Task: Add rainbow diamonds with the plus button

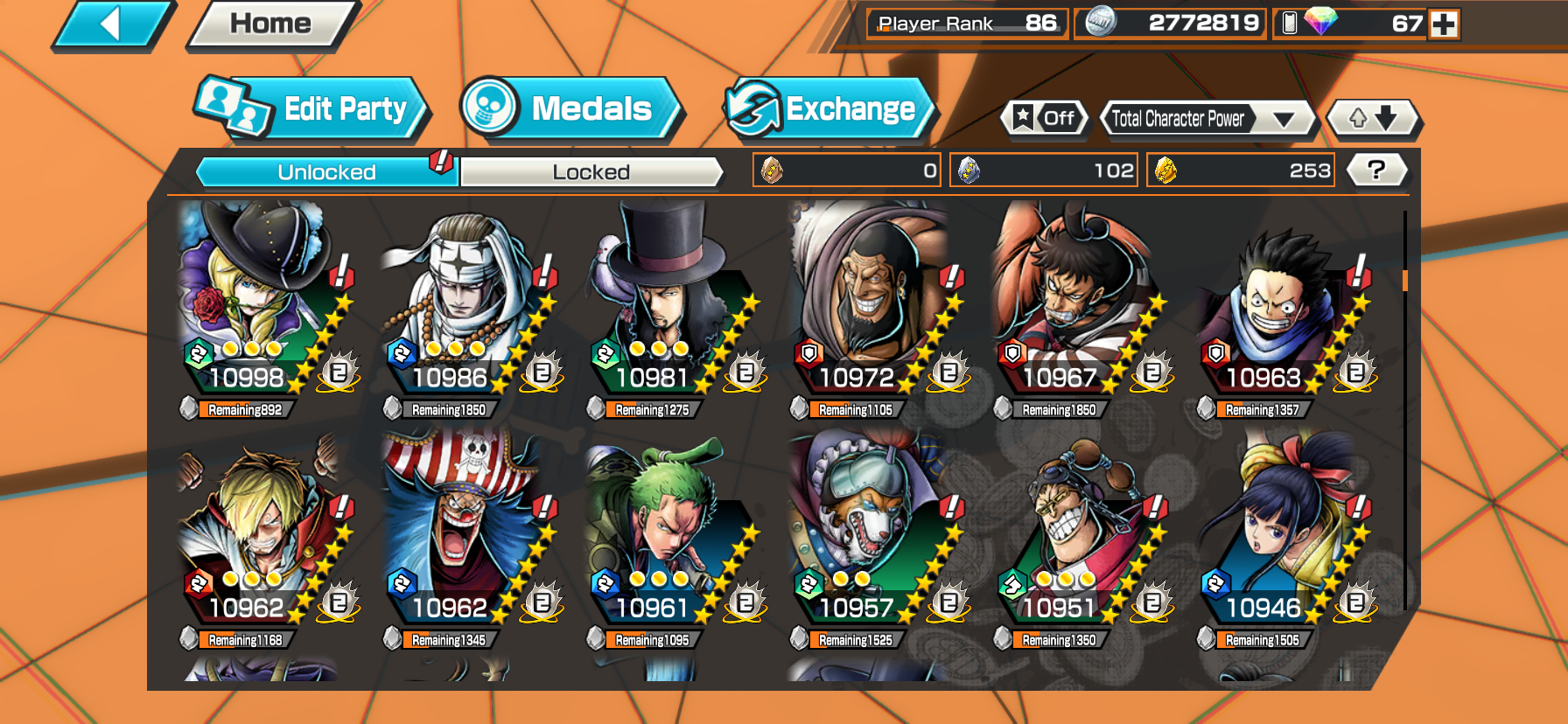Action: (x=1443, y=24)
